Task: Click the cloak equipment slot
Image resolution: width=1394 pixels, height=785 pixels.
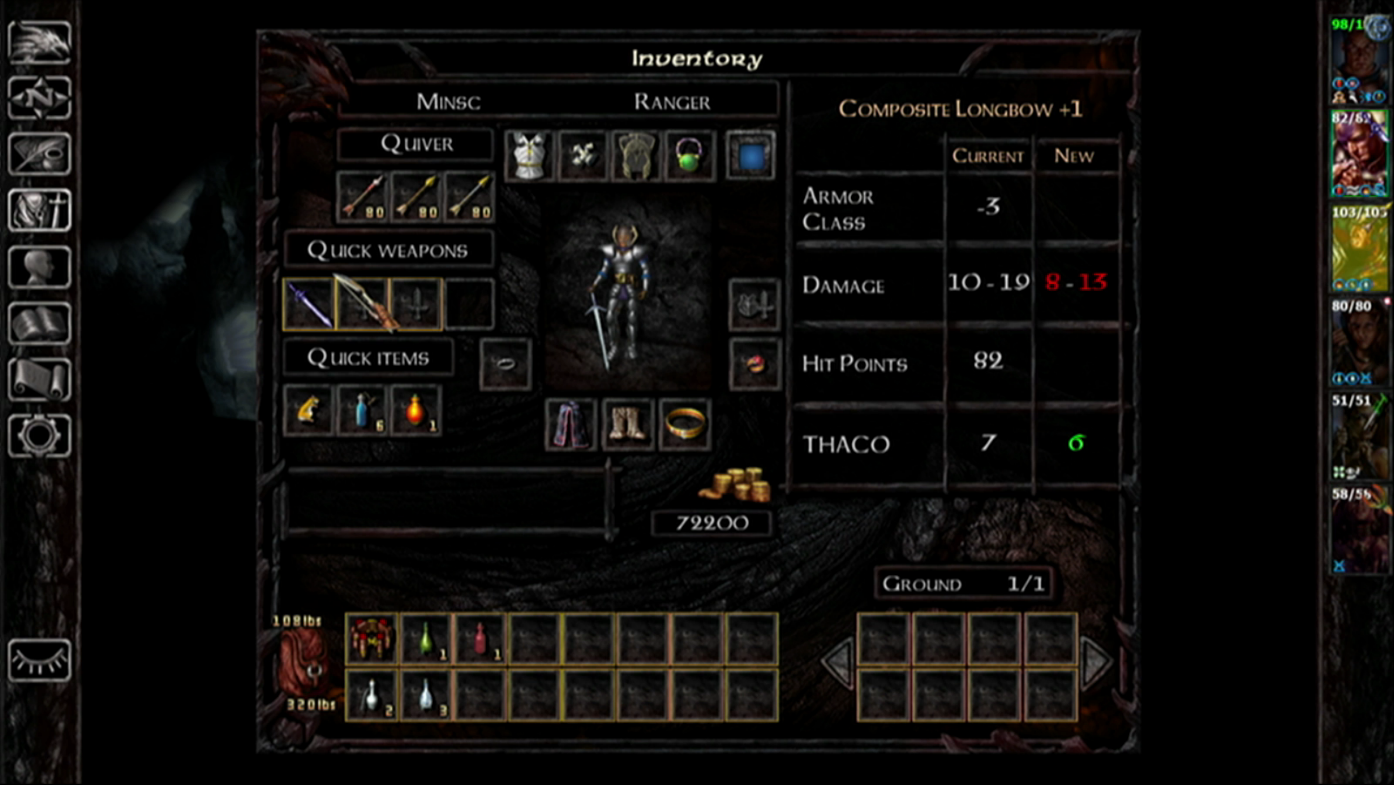Action: coord(571,424)
